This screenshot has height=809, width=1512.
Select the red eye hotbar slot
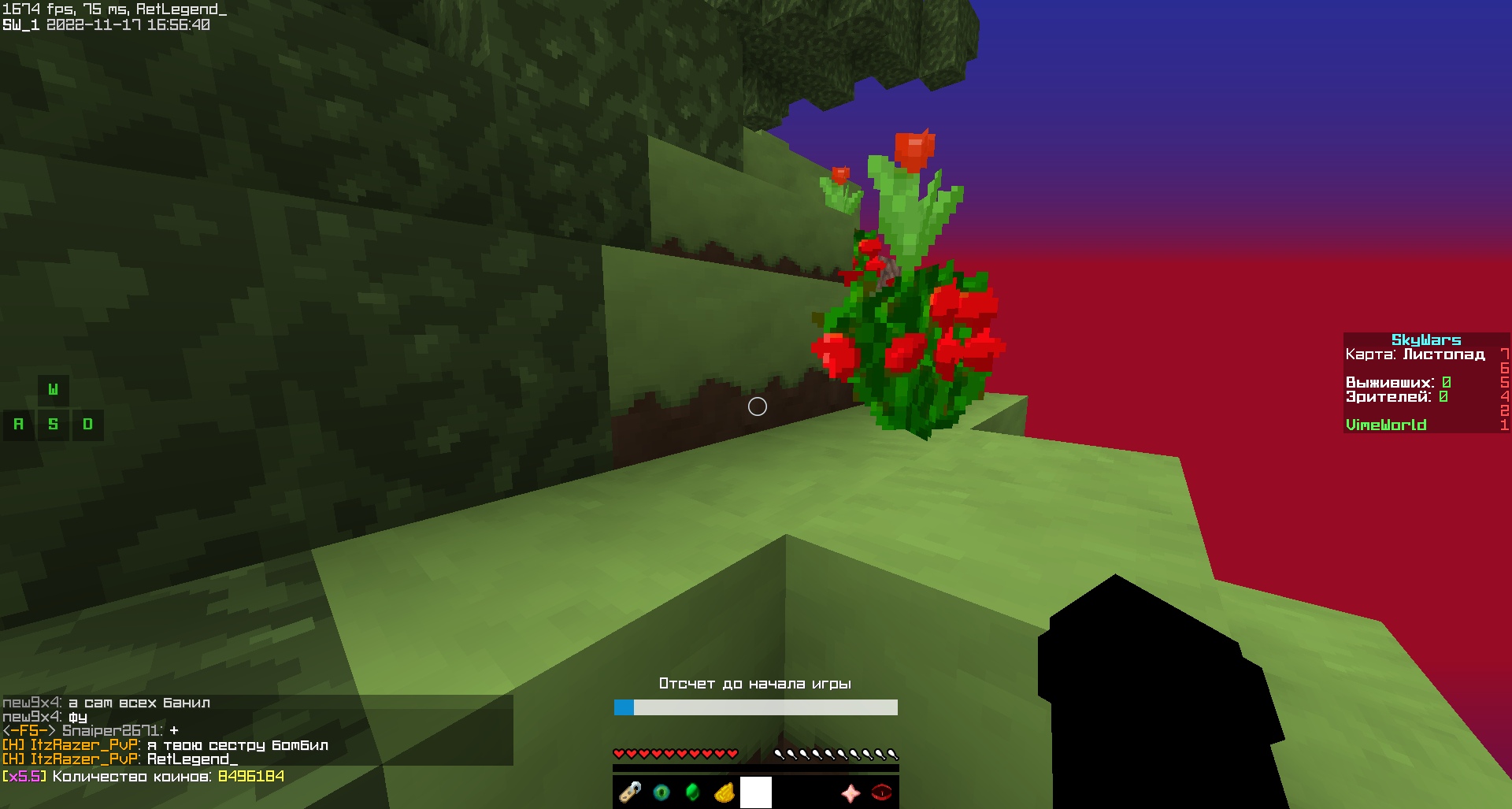click(x=882, y=792)
